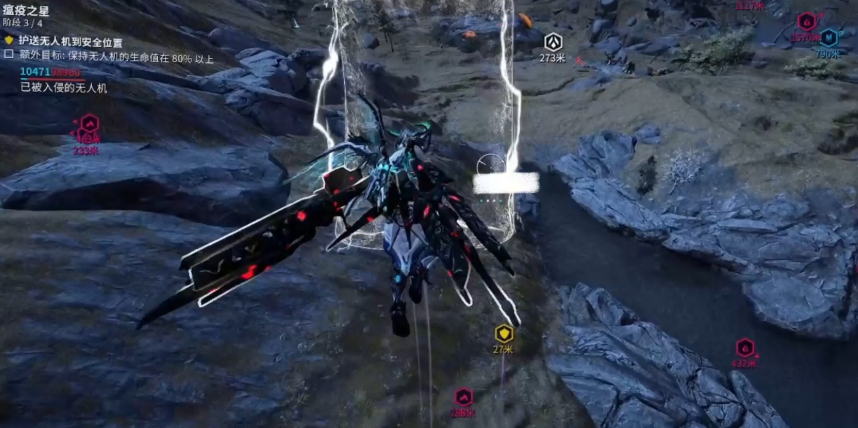
Task: Select the red flame marker at 432米
Action: tap(745, 347)
